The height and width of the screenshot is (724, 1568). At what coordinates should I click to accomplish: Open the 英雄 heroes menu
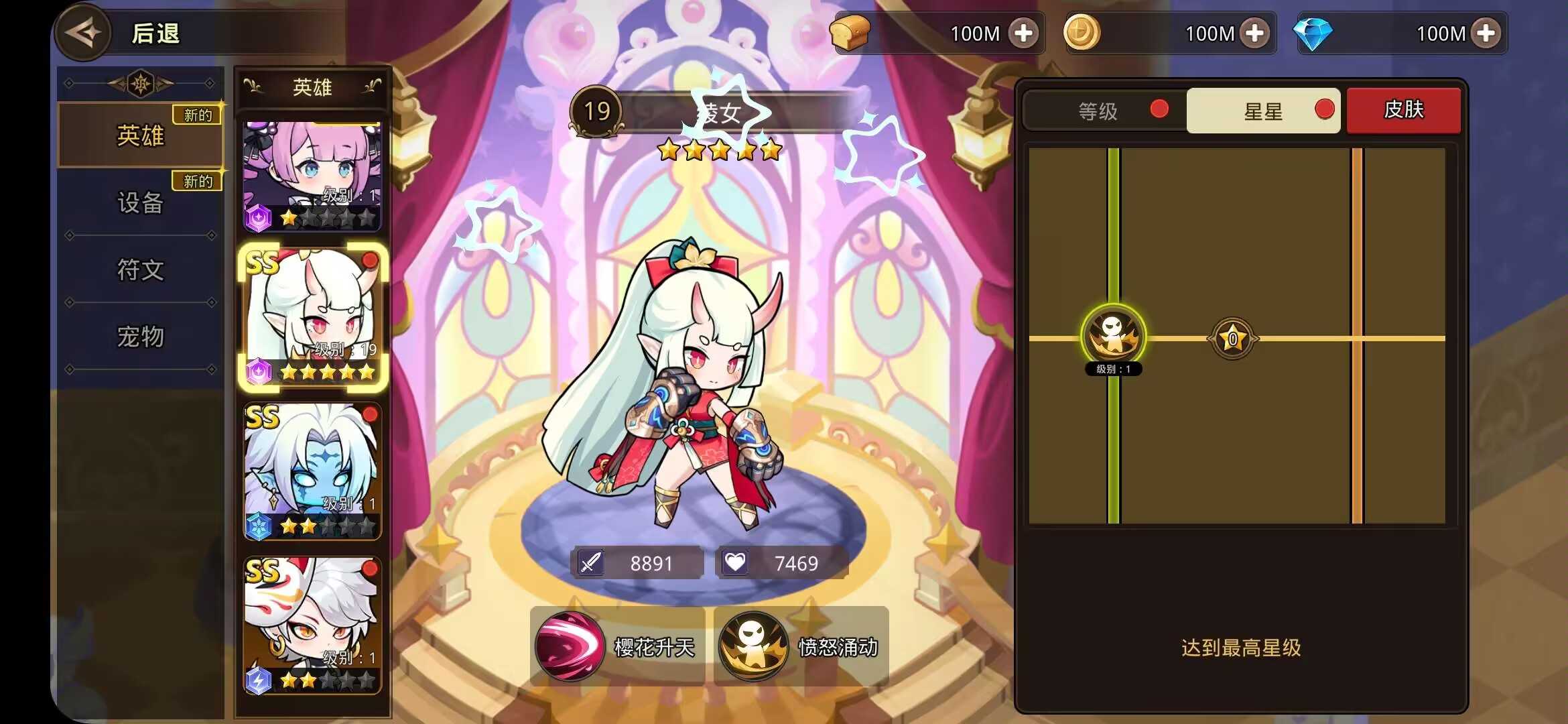click(141, 135)
